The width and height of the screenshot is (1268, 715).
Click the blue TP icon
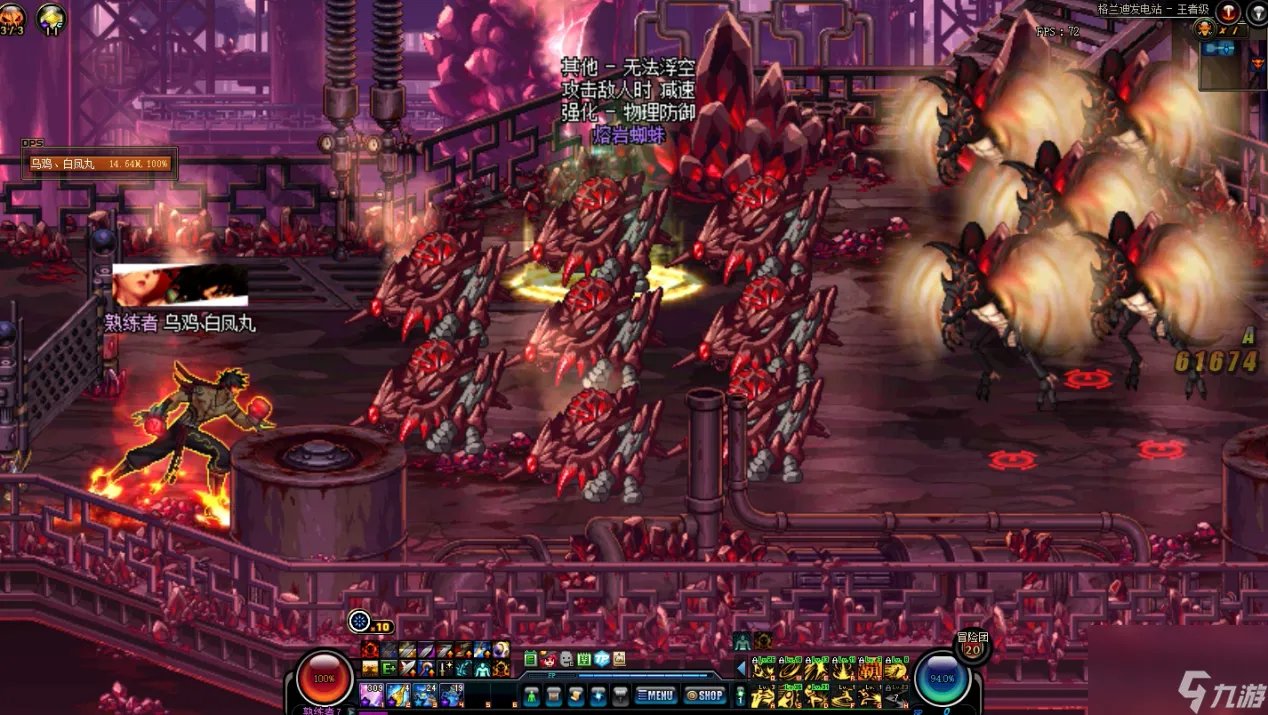coord(602,659)
